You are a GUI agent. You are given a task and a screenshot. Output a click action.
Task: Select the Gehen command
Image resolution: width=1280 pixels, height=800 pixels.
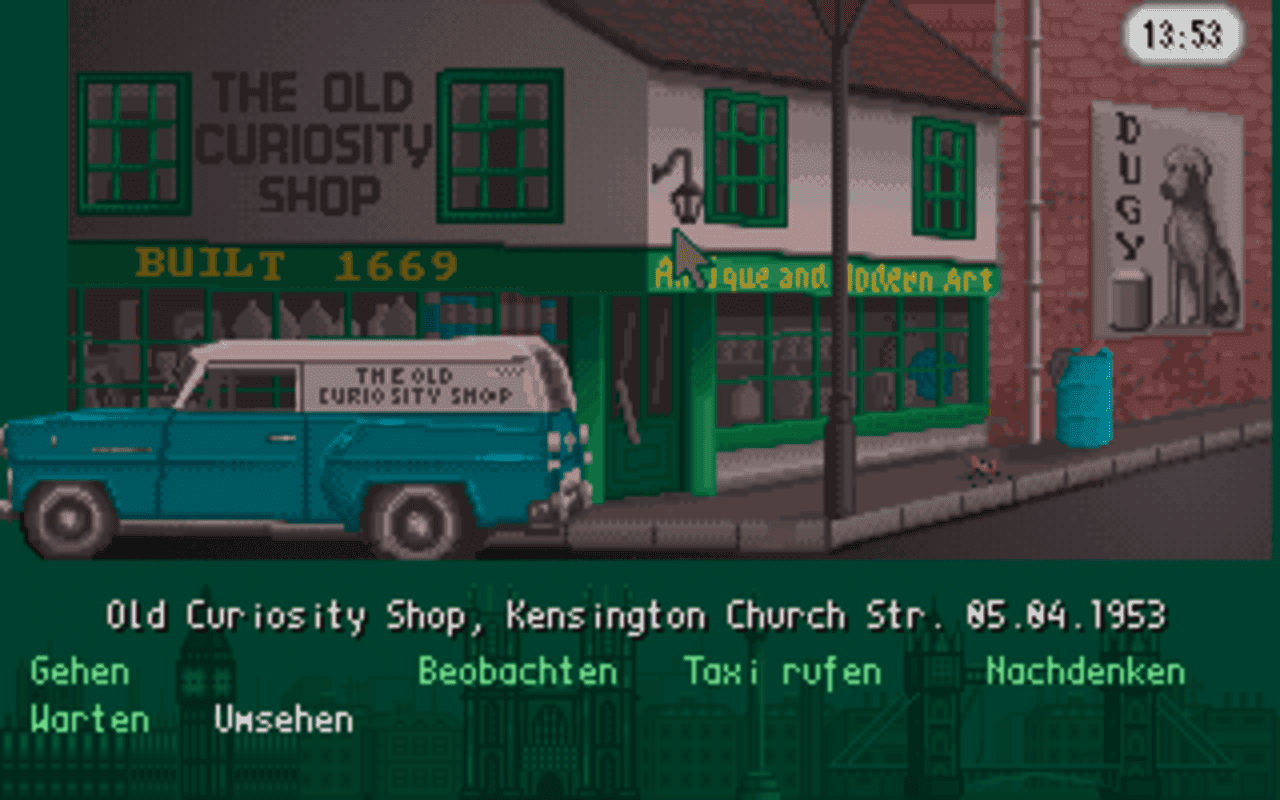coord(78,671)
